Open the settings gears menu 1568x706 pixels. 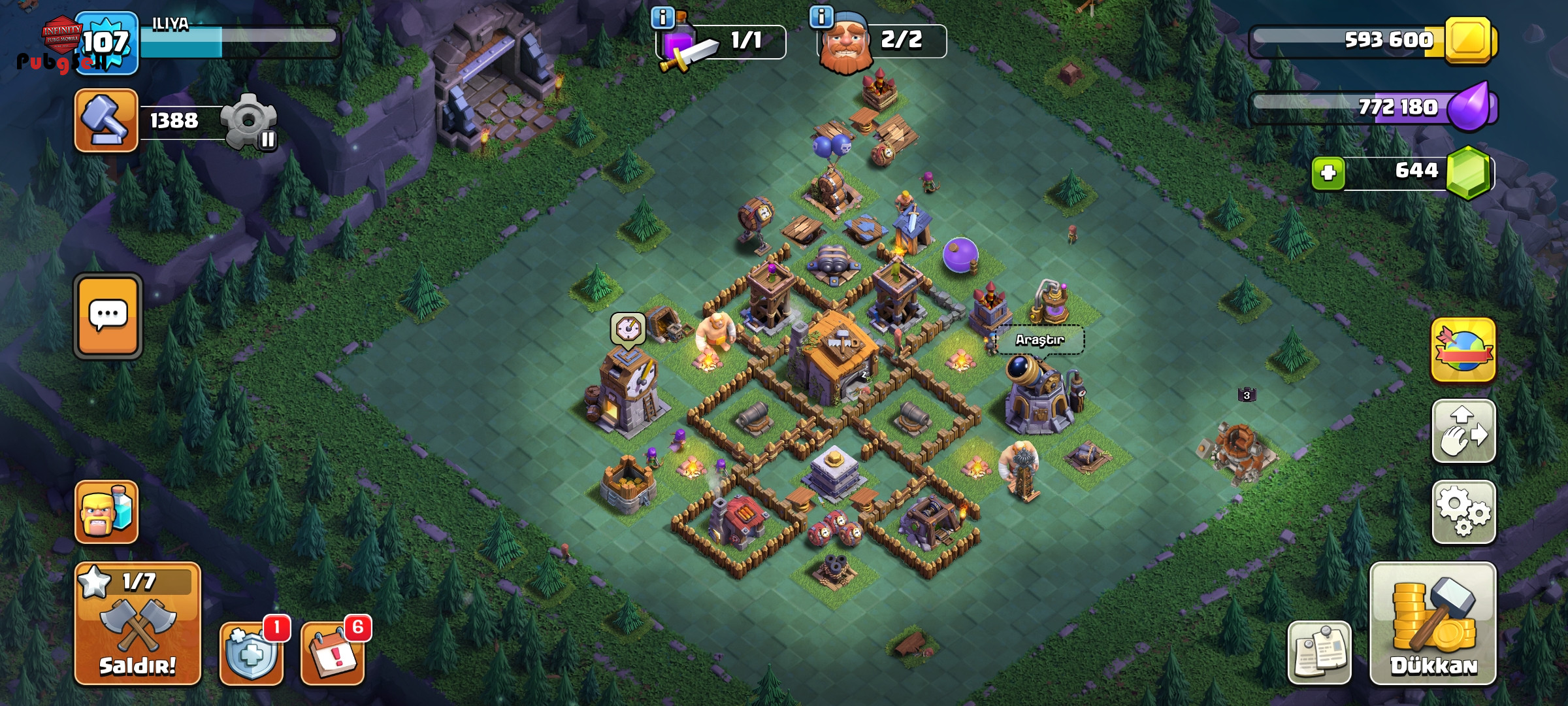pos(1463,512)
